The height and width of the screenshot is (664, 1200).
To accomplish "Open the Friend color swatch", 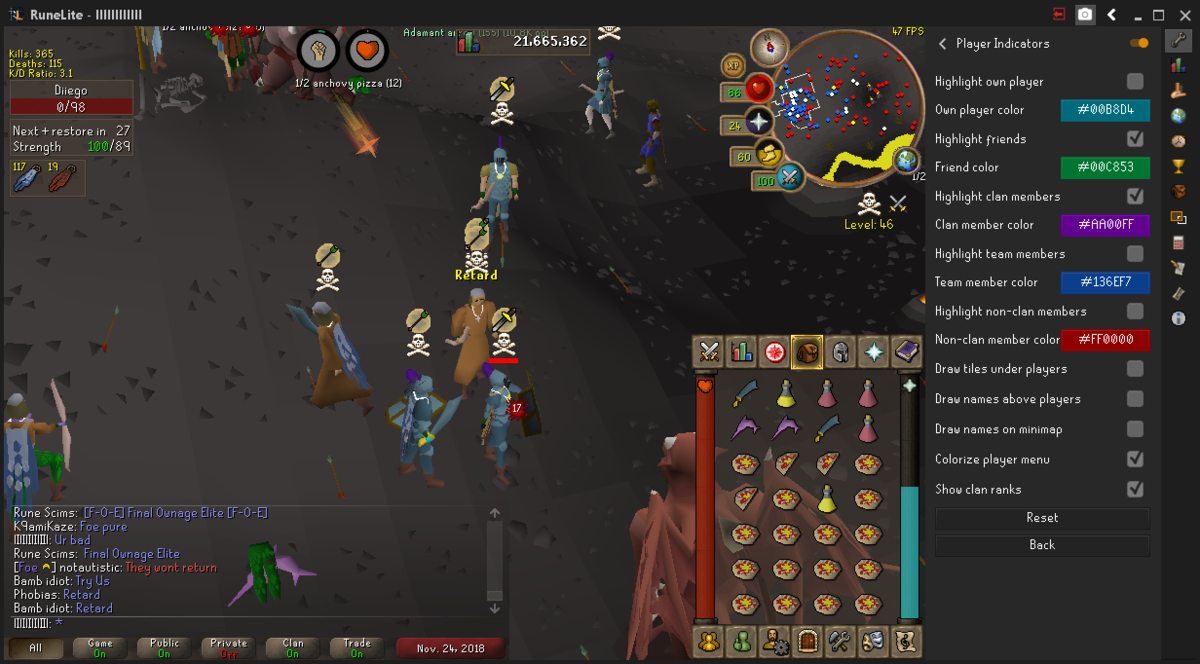I will pyautogui.click(x=1105, y=167).
